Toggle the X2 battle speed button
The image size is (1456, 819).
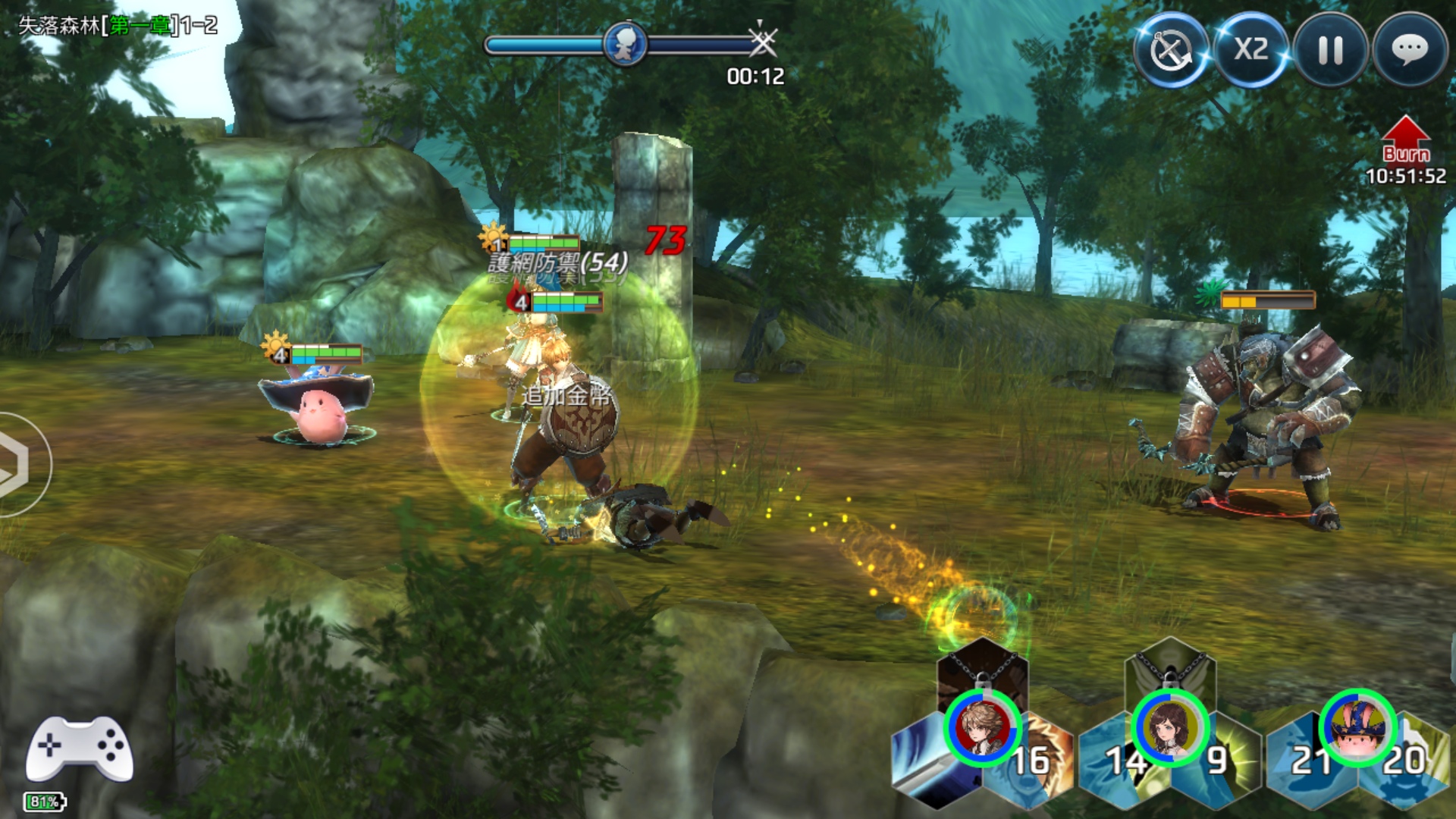coord(1251,50)
